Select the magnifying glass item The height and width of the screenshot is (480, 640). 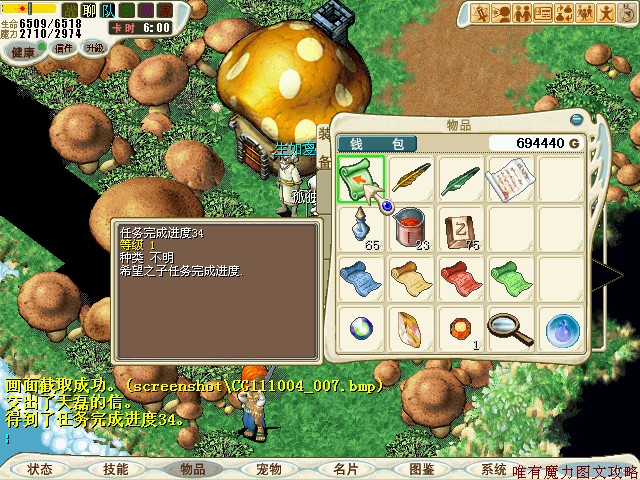click(x=509, y=327)
